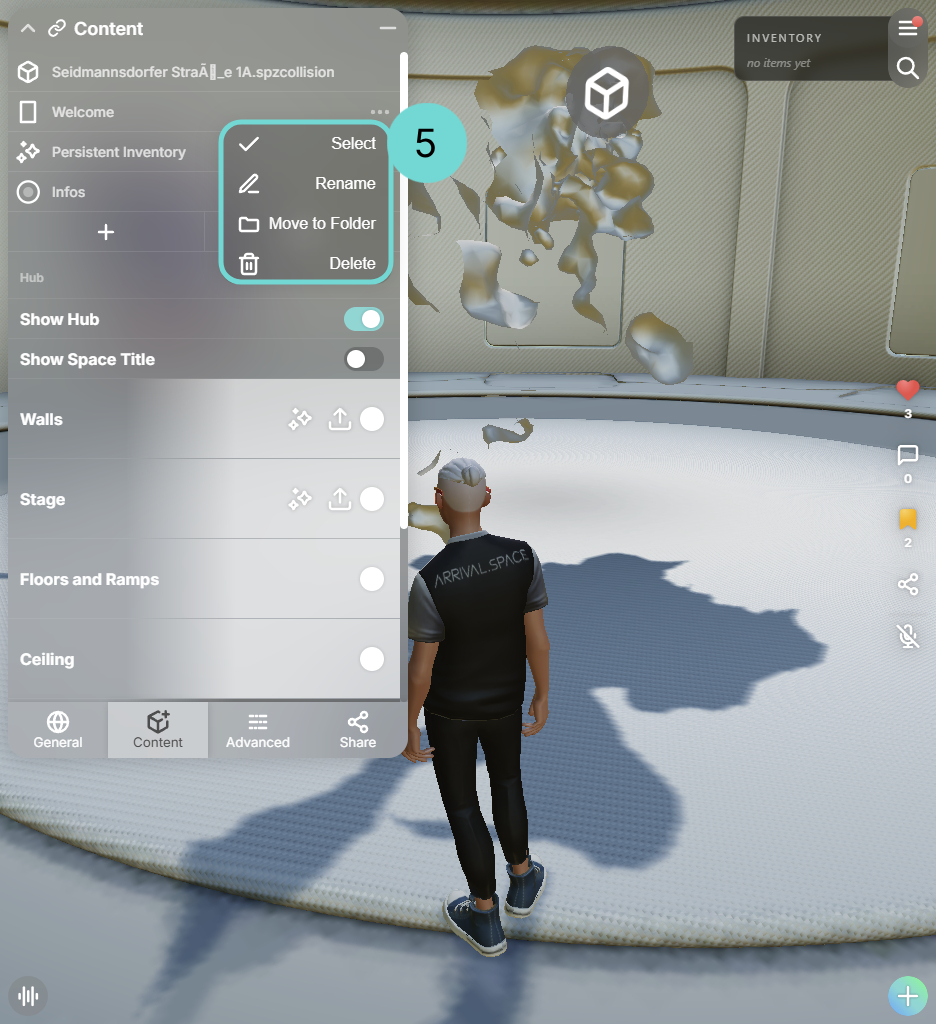Select the Infos content entry
Image resolution: width=936 pixels, height=1024 pixels.
68,192
